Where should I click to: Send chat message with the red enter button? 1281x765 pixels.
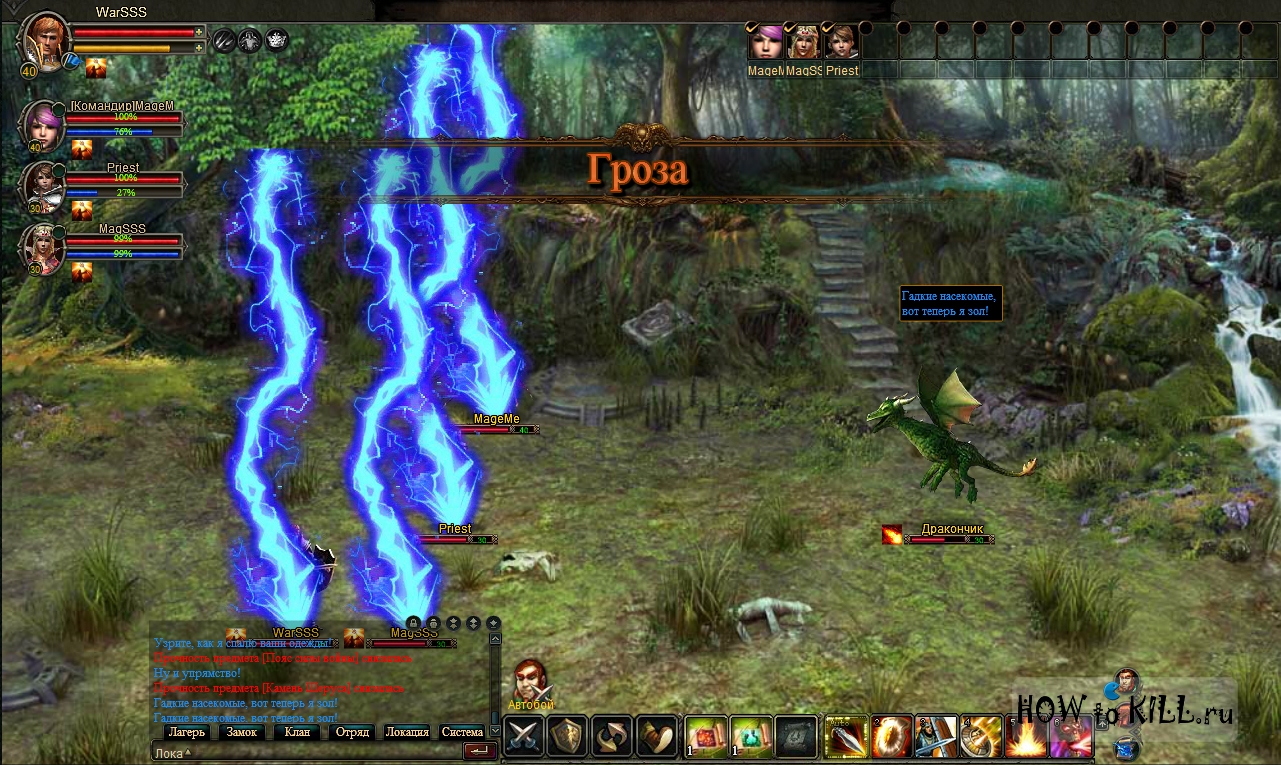tap(480, 751)
